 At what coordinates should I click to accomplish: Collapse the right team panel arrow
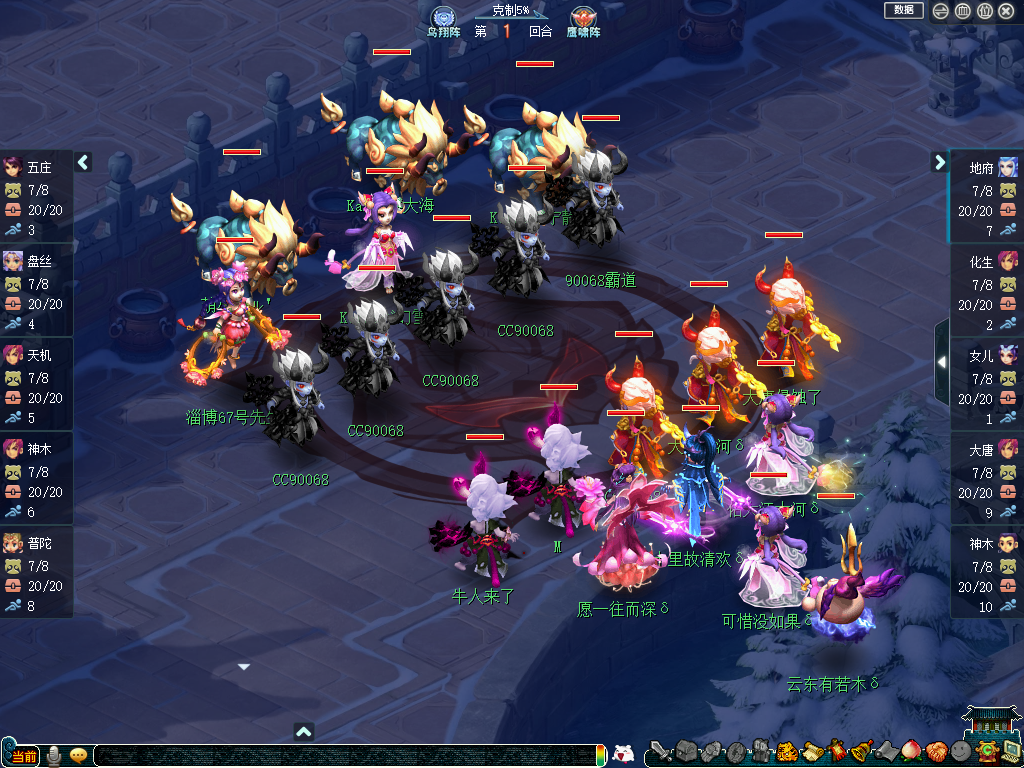click(x=940, y=162)
